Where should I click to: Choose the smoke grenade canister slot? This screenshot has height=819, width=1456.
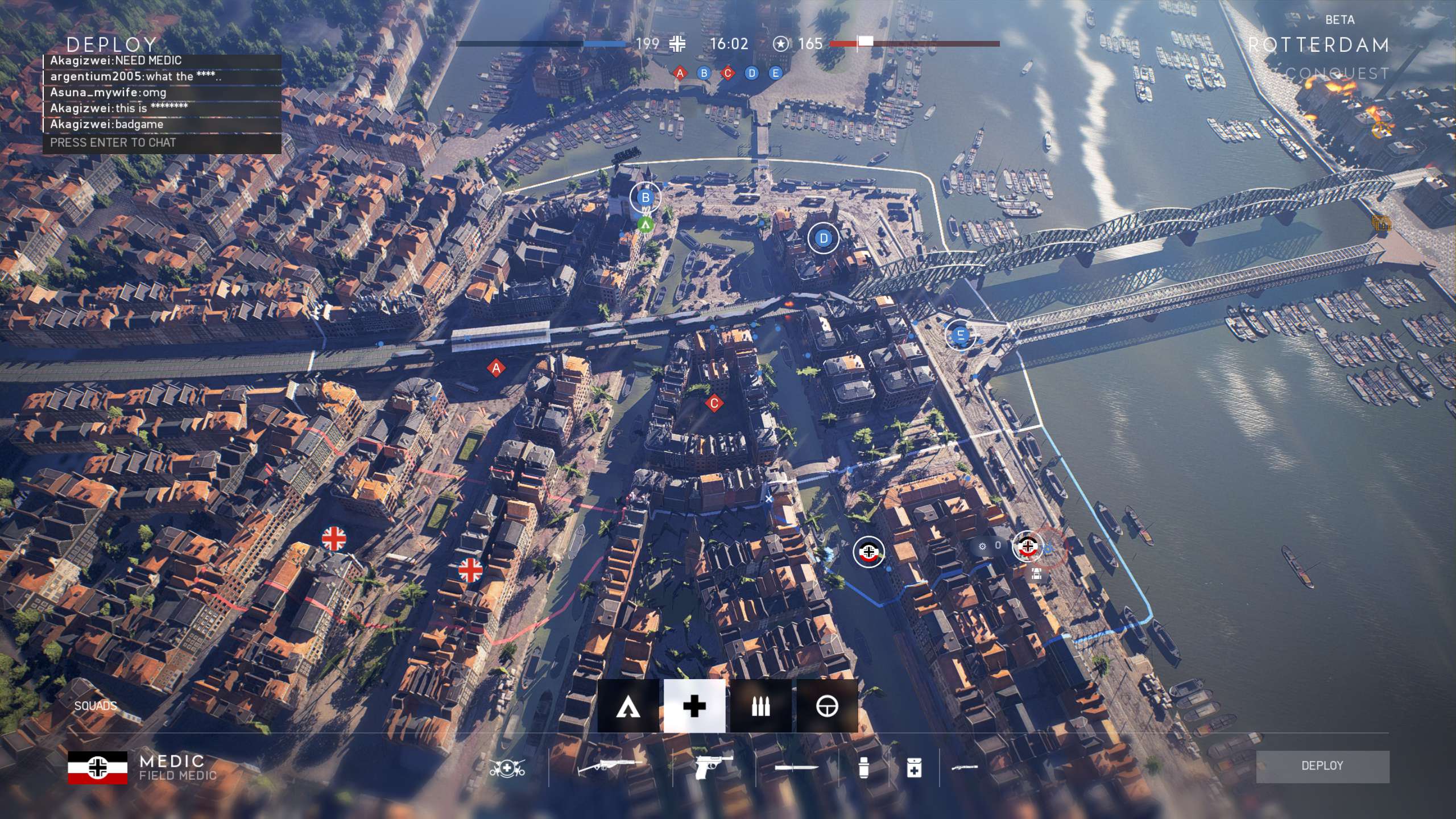tap(863, 768)
